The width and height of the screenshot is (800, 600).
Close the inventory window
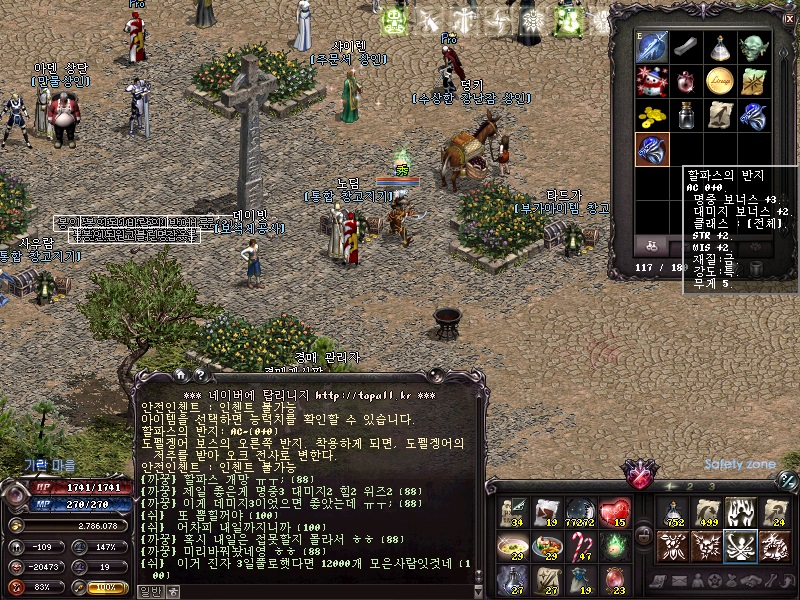coord(788,17)
